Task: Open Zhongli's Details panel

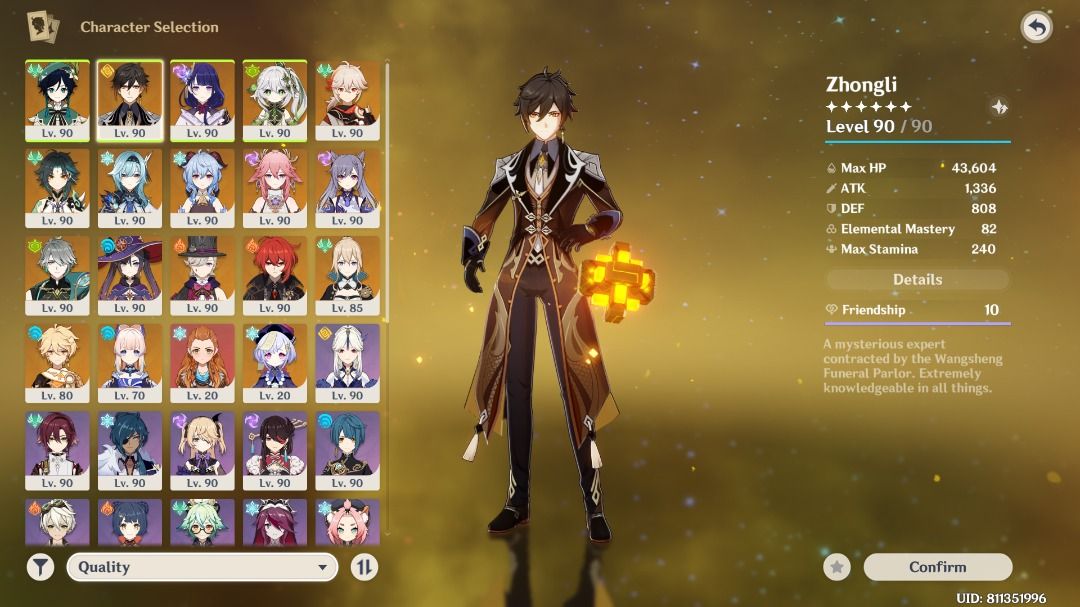Action: click(917, 280)
